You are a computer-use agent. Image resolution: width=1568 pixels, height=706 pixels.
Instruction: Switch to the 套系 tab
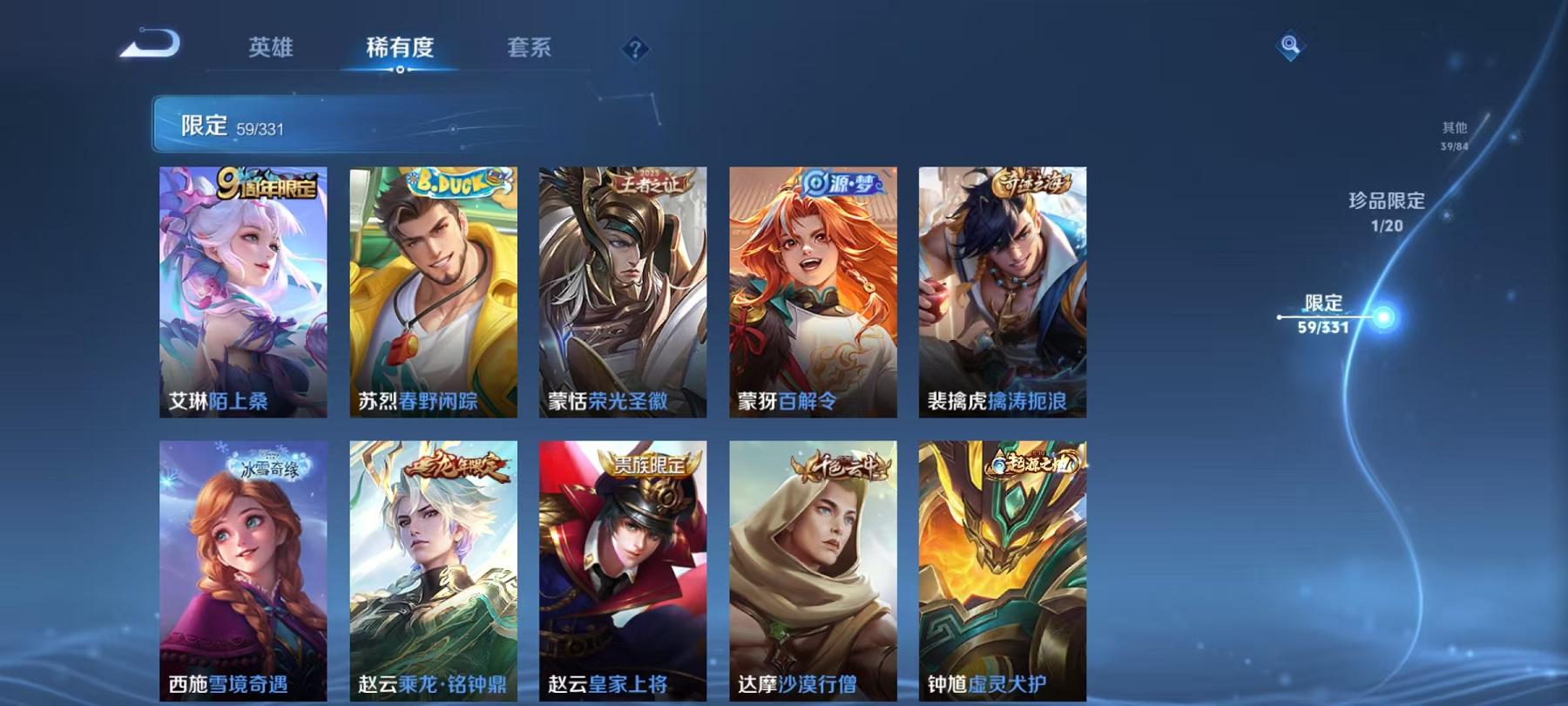tap(531, 49)
